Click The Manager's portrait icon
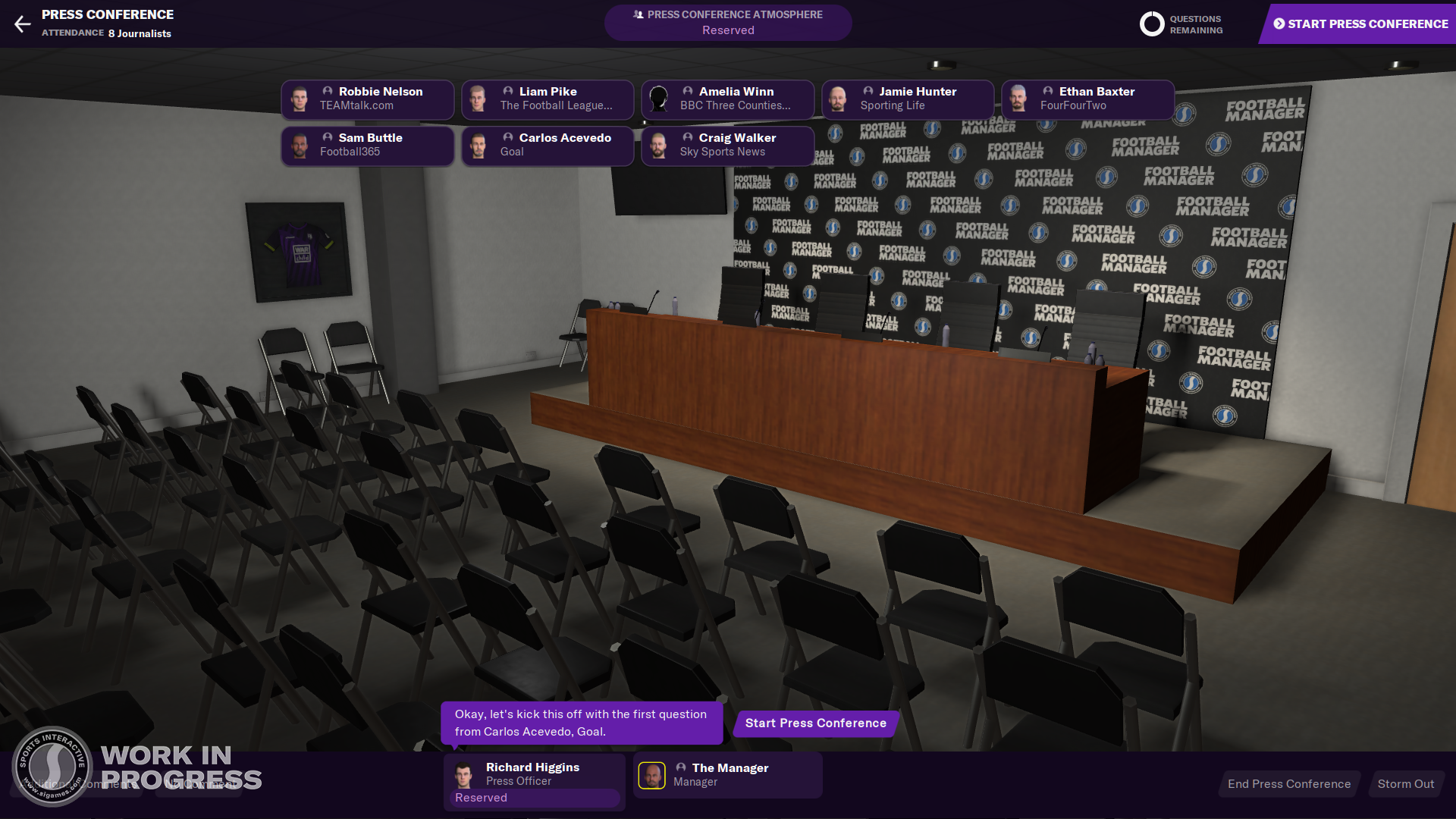Screen dimensions: 1456x819 [x=652, y=774]
